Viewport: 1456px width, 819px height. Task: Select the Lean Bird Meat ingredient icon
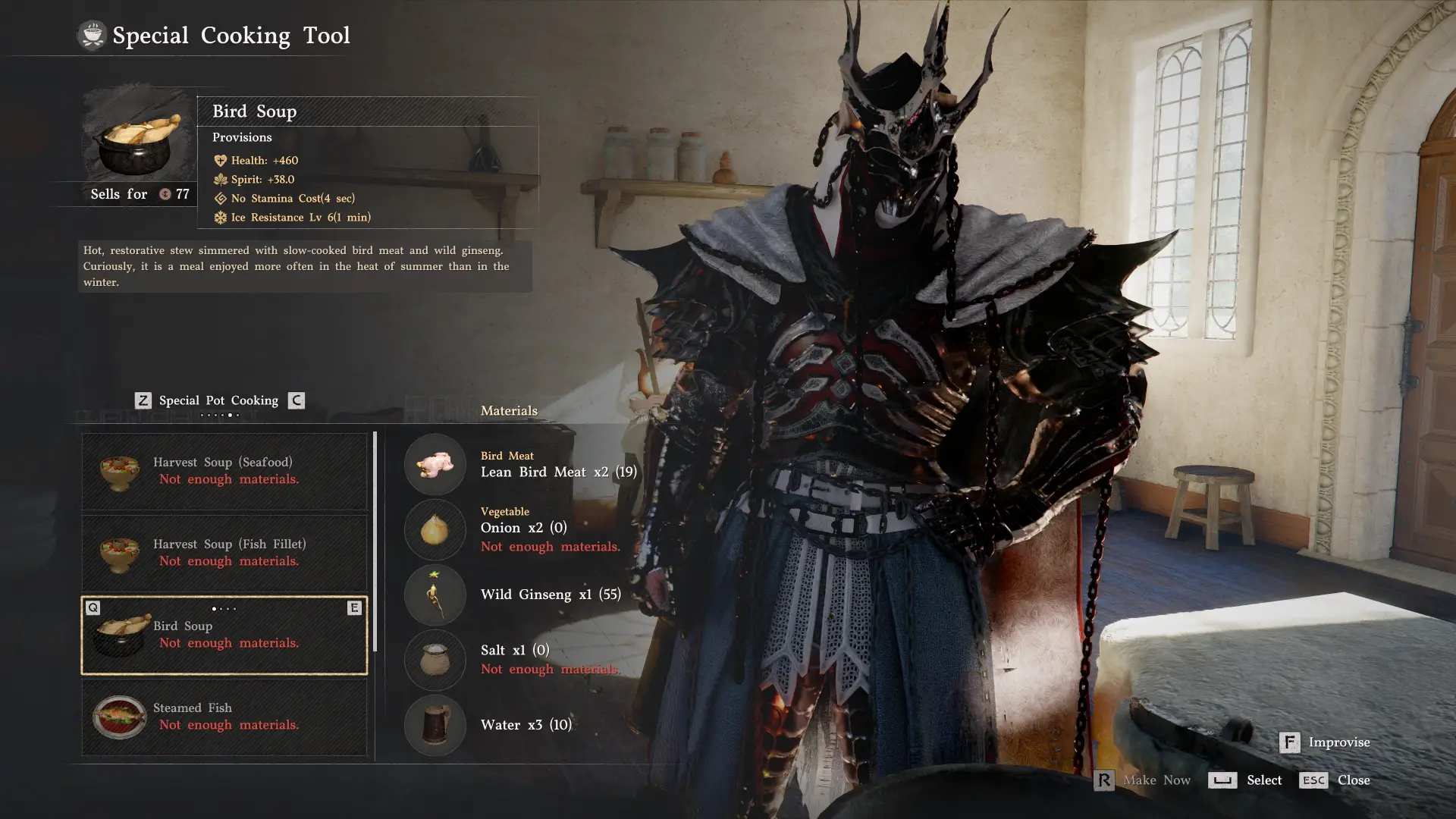435,465
